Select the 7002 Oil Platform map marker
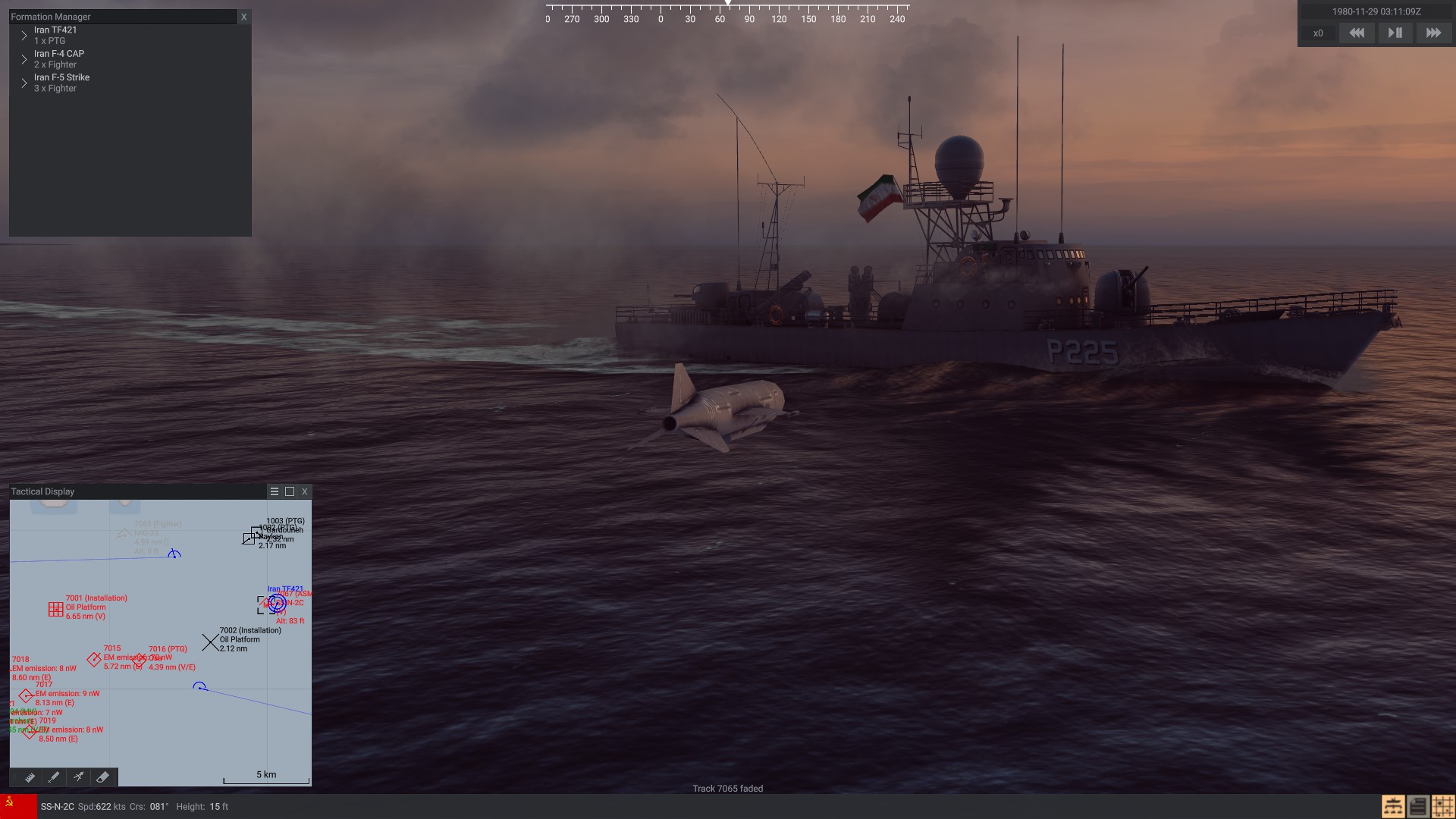This screenshot has width=1456, height=819. pyautogui.click(x=209, y=642)
